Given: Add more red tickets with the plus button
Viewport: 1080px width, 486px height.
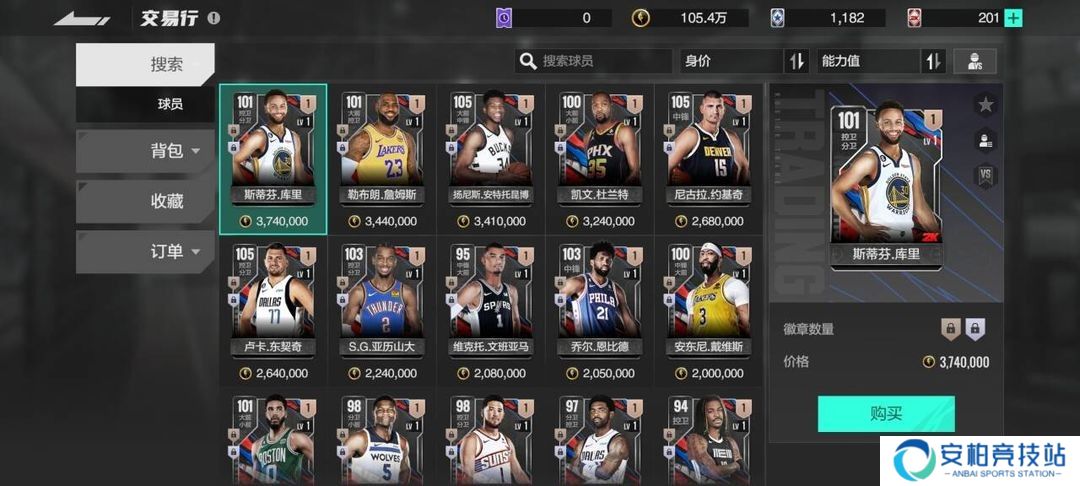Looking at the screenshot, I should click(1013, 18).
